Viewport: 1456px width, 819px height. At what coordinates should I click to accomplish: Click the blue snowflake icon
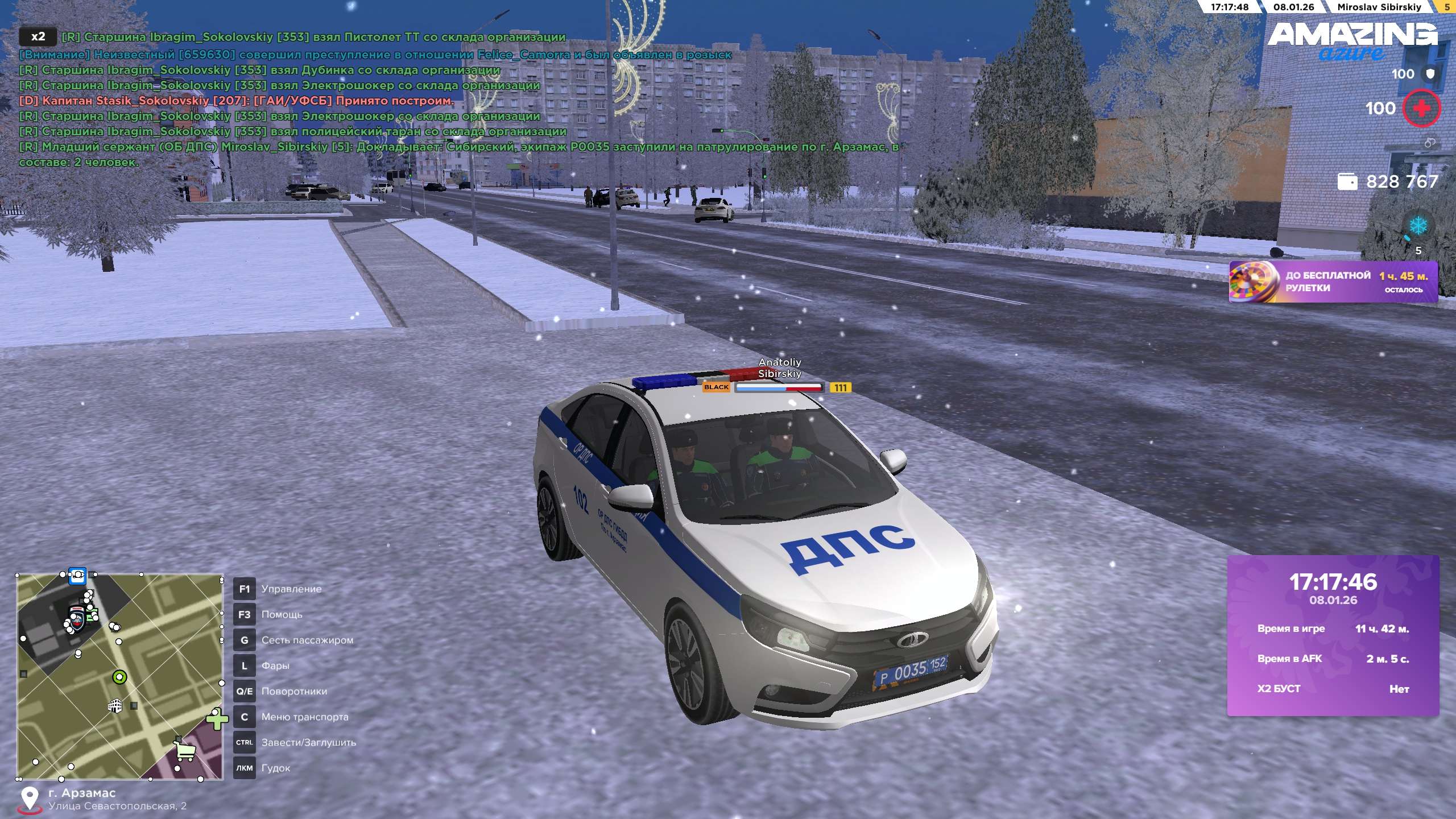1418,226
